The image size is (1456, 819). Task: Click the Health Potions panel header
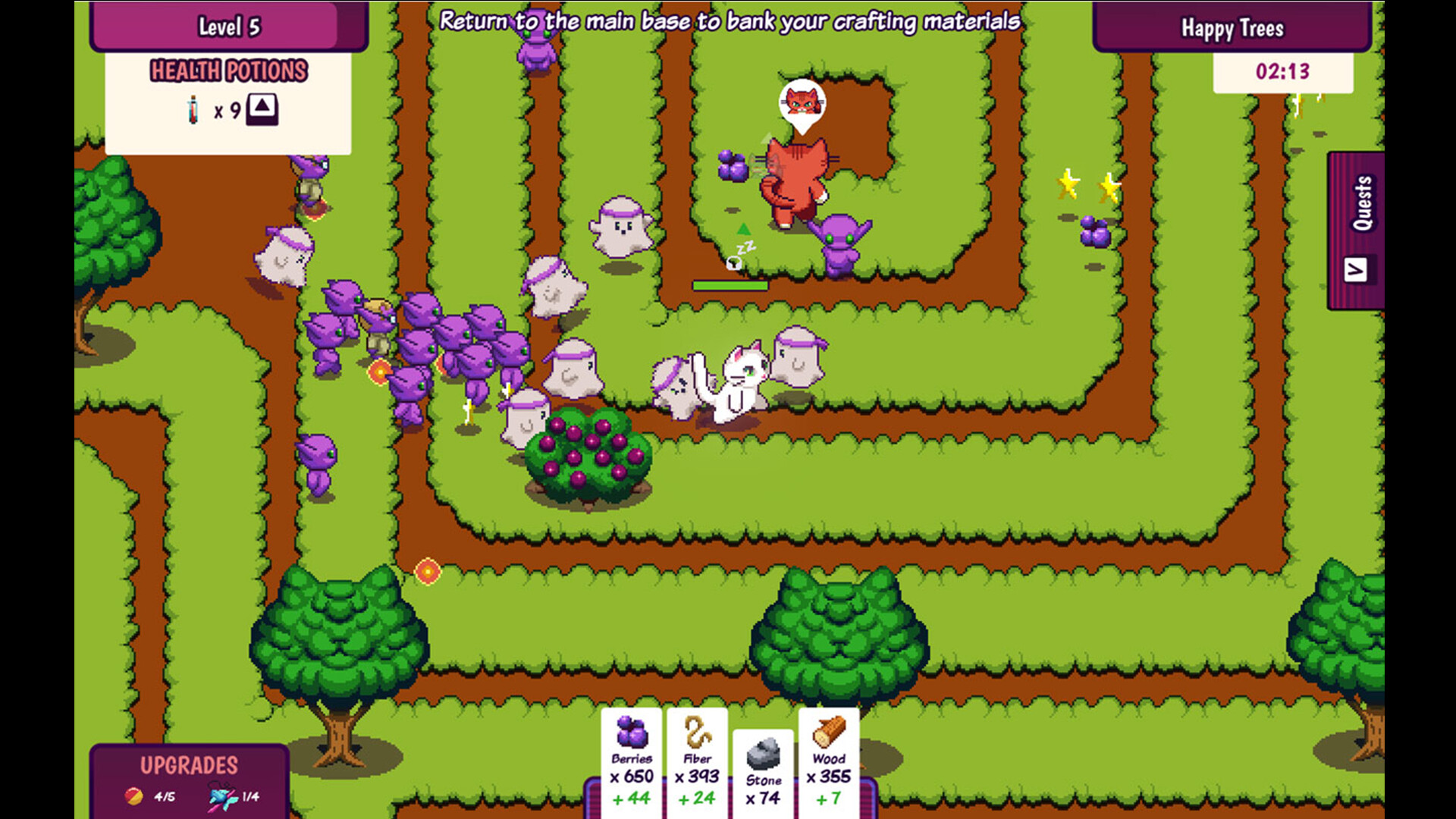coord(229,71)
